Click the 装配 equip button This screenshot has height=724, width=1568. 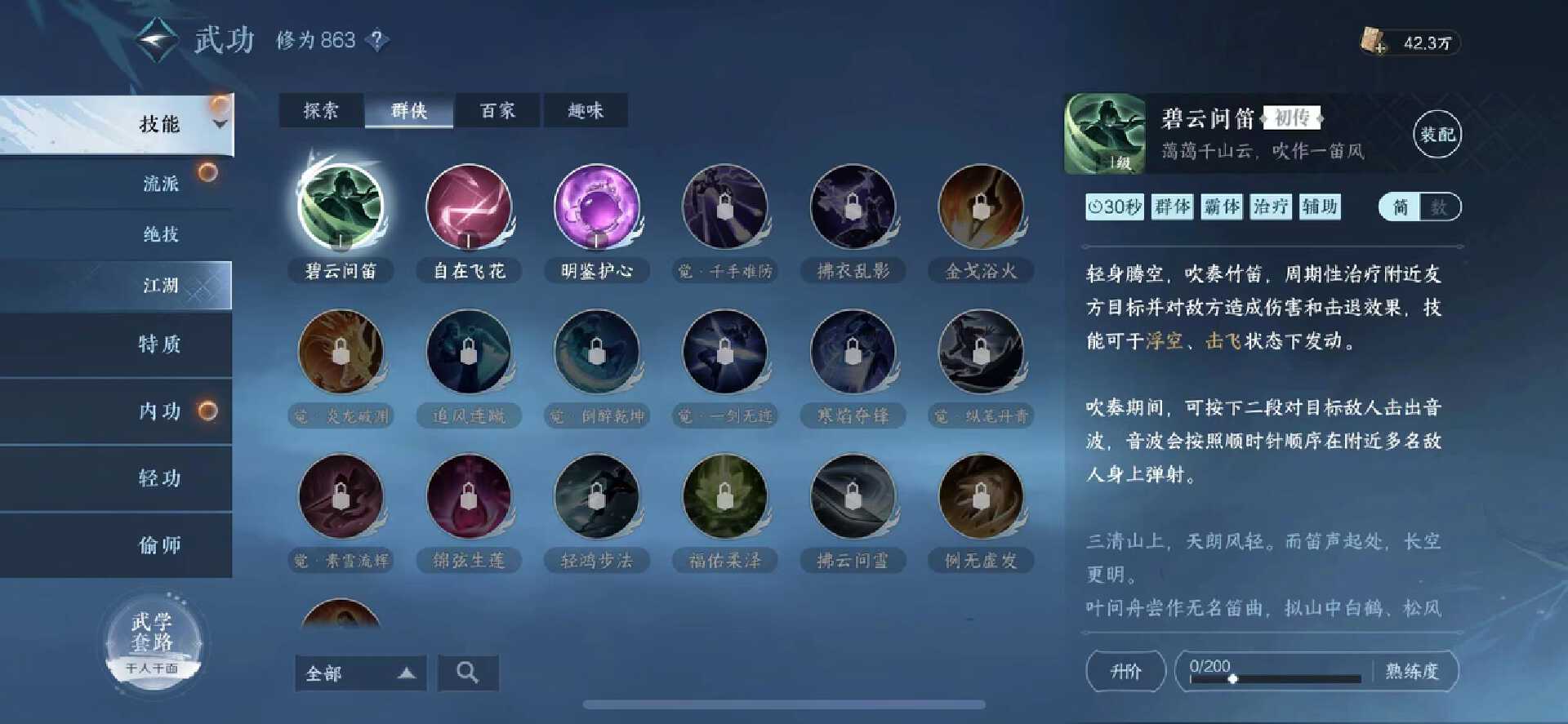coord(1437,133)
